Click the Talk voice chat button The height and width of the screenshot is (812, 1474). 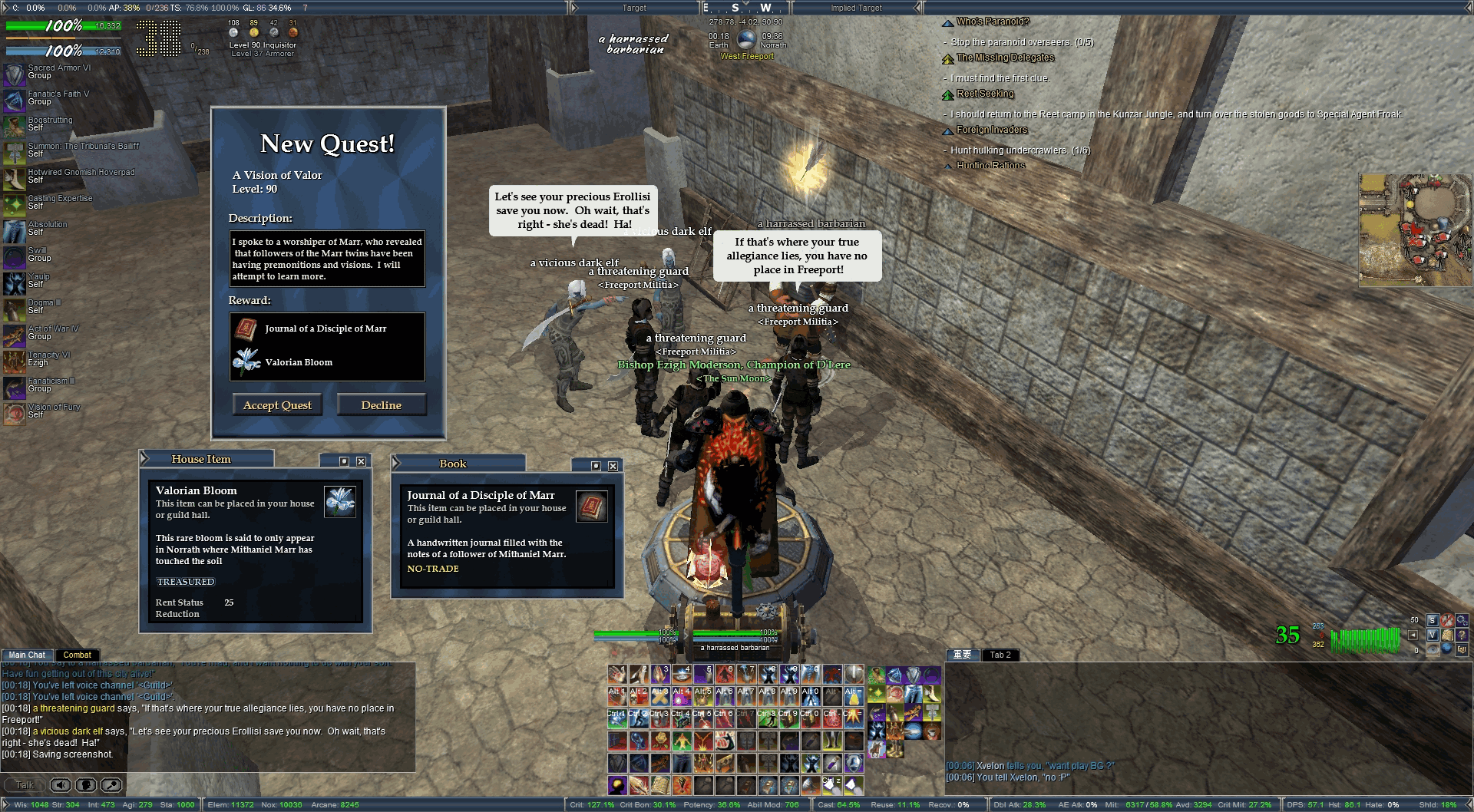tap(25, 785)
